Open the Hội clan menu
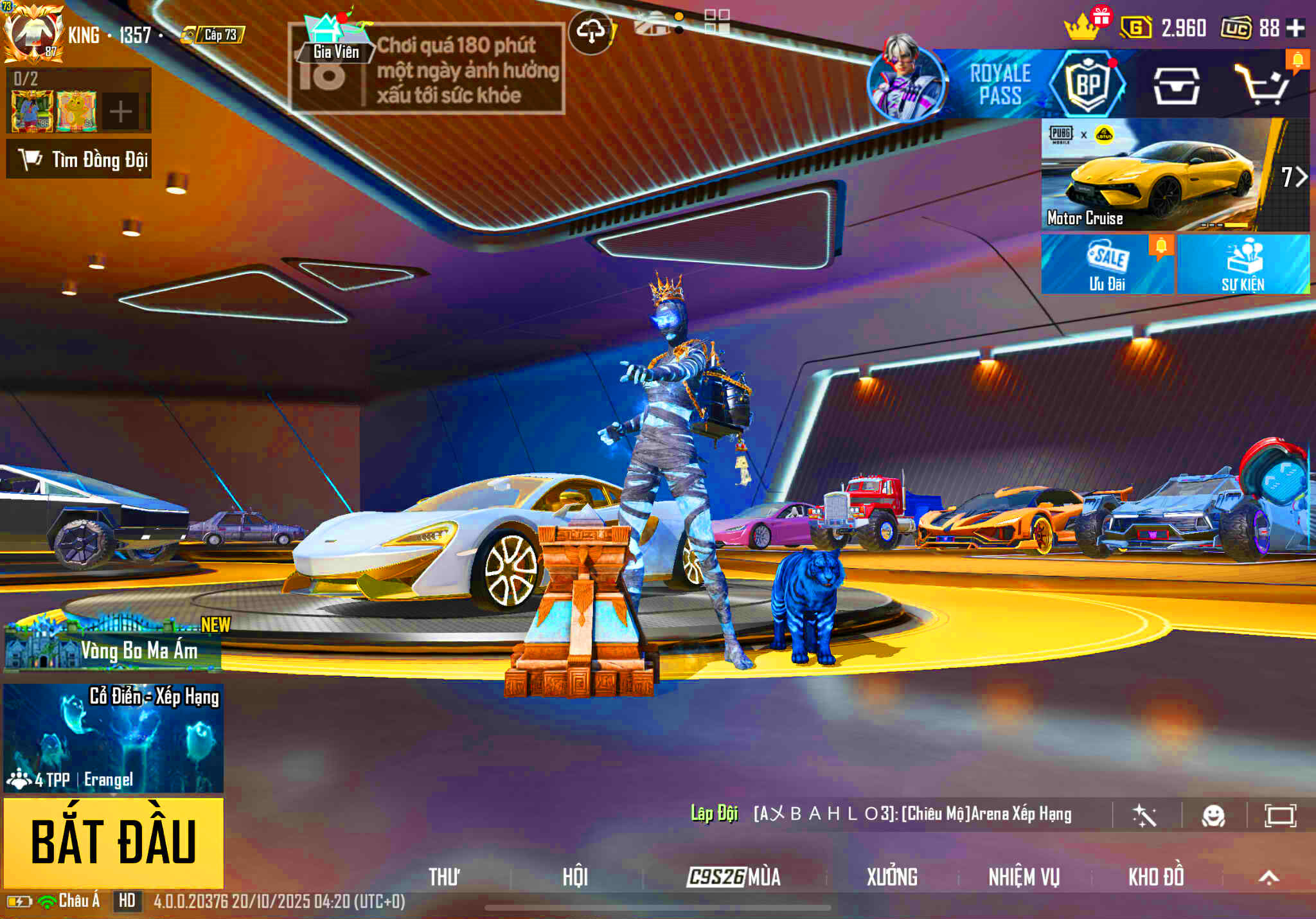 [x=575, y=877]
